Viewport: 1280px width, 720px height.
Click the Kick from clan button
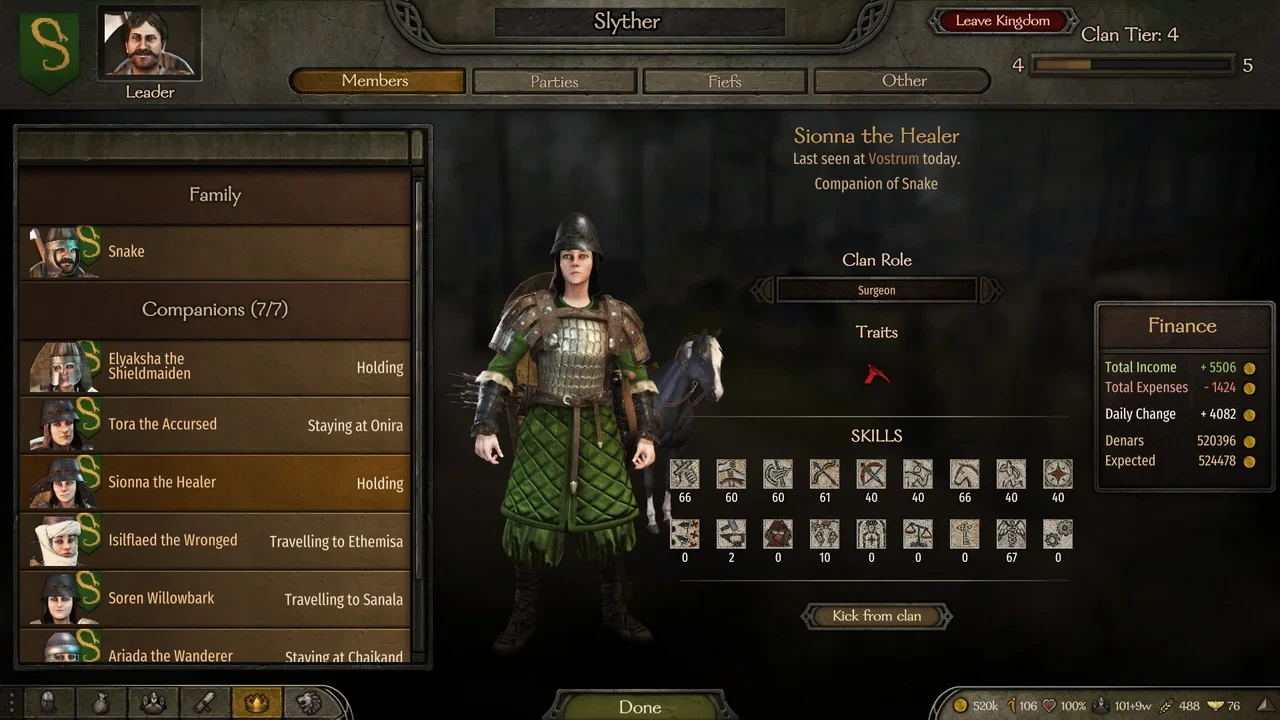[876, 616]
